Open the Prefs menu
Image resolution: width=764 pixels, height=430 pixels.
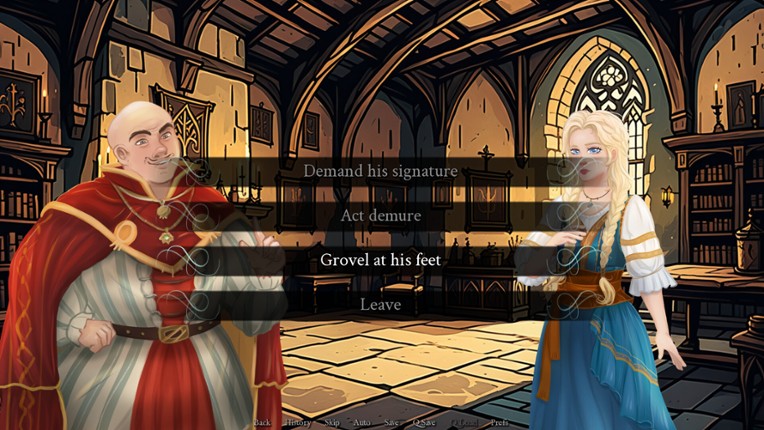pos(499,423)
